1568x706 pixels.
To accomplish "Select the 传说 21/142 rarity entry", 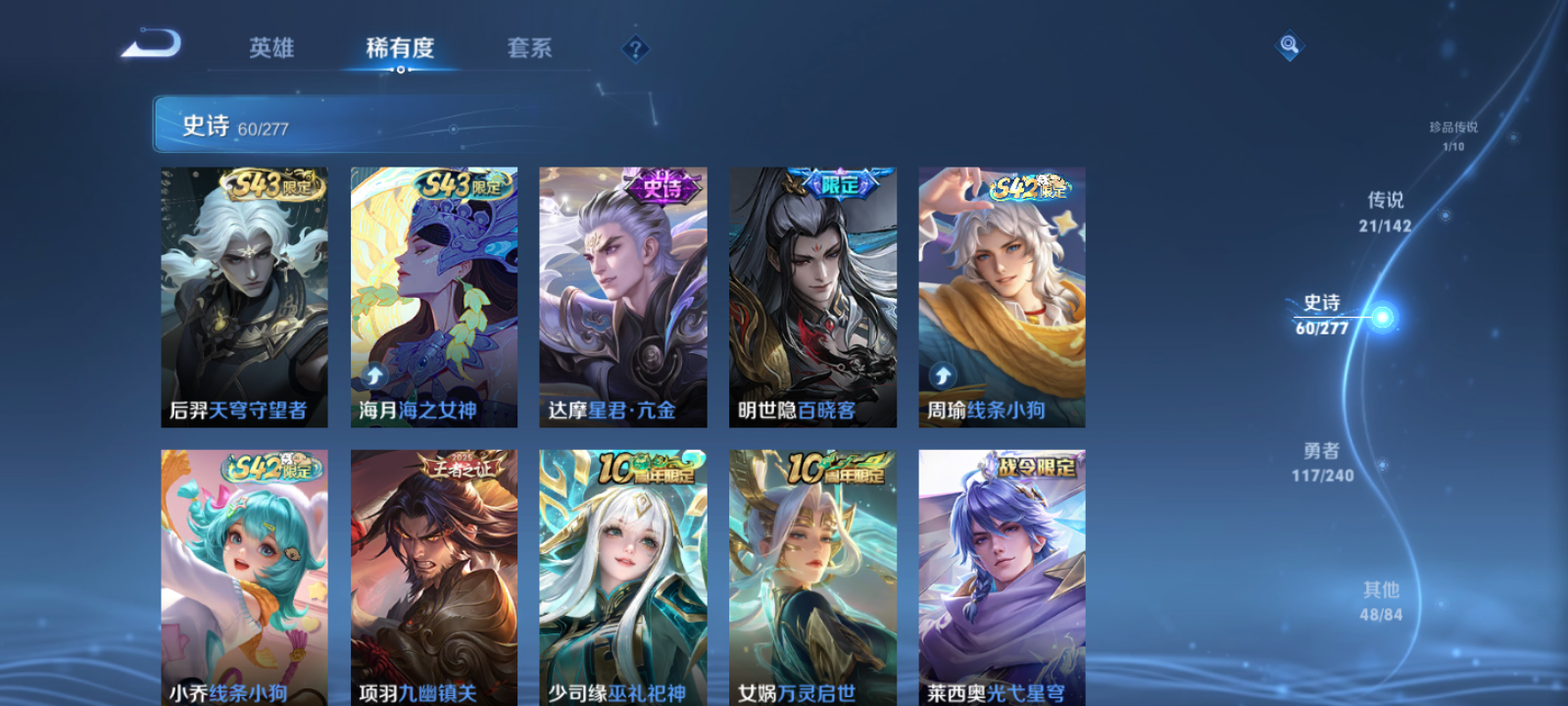I will (1387, 211).
